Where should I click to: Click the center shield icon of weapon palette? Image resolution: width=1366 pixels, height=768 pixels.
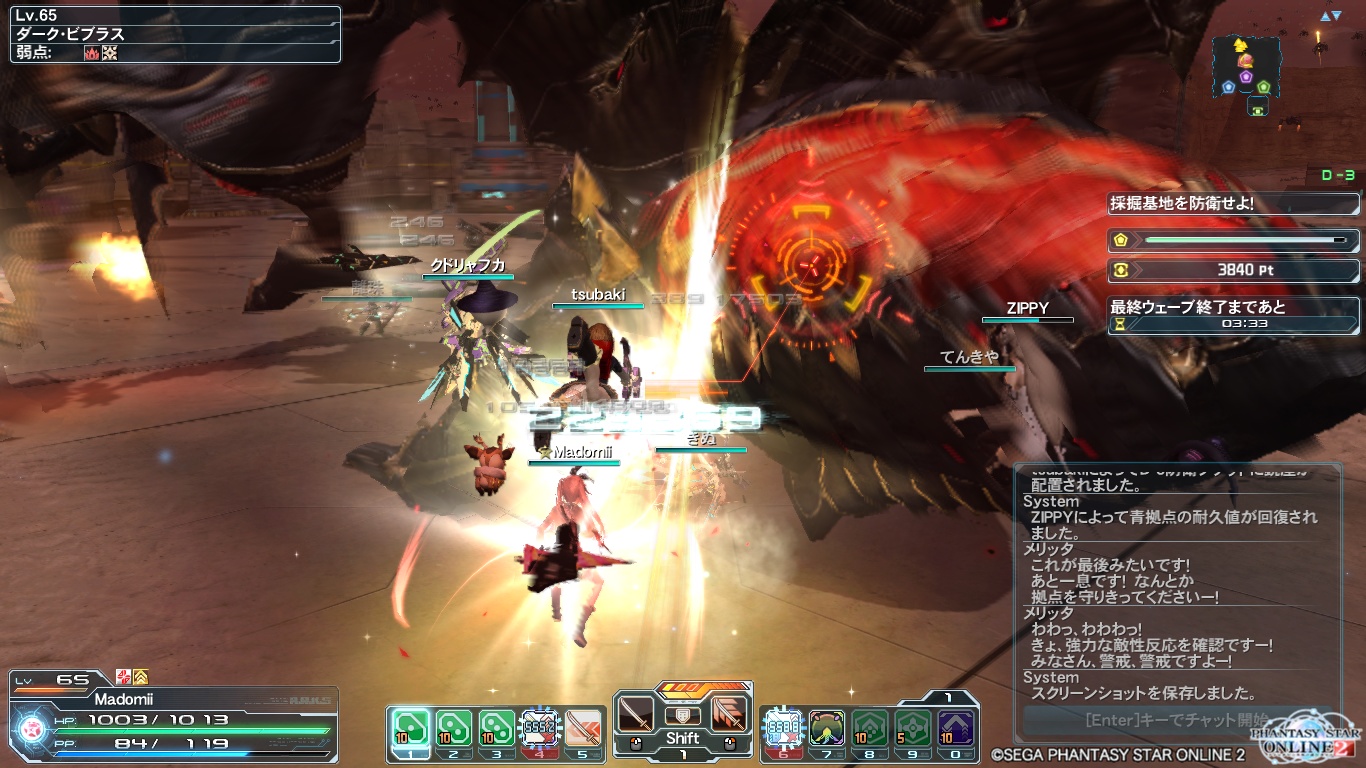click(x=683, y=715)
